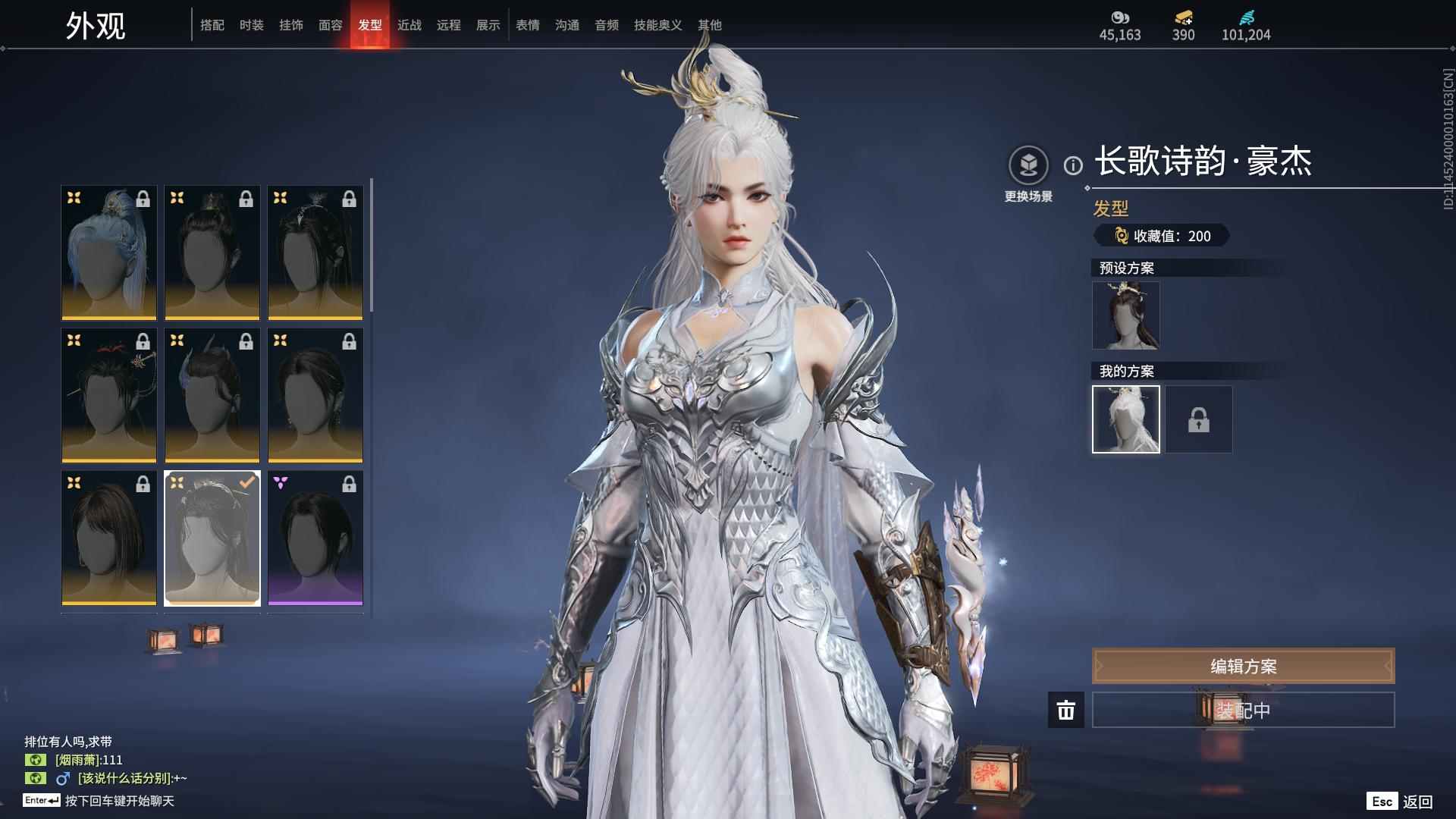Open the 技能奥义 tab
This screenshot has width=1456, height=819.
pos(657,25)
